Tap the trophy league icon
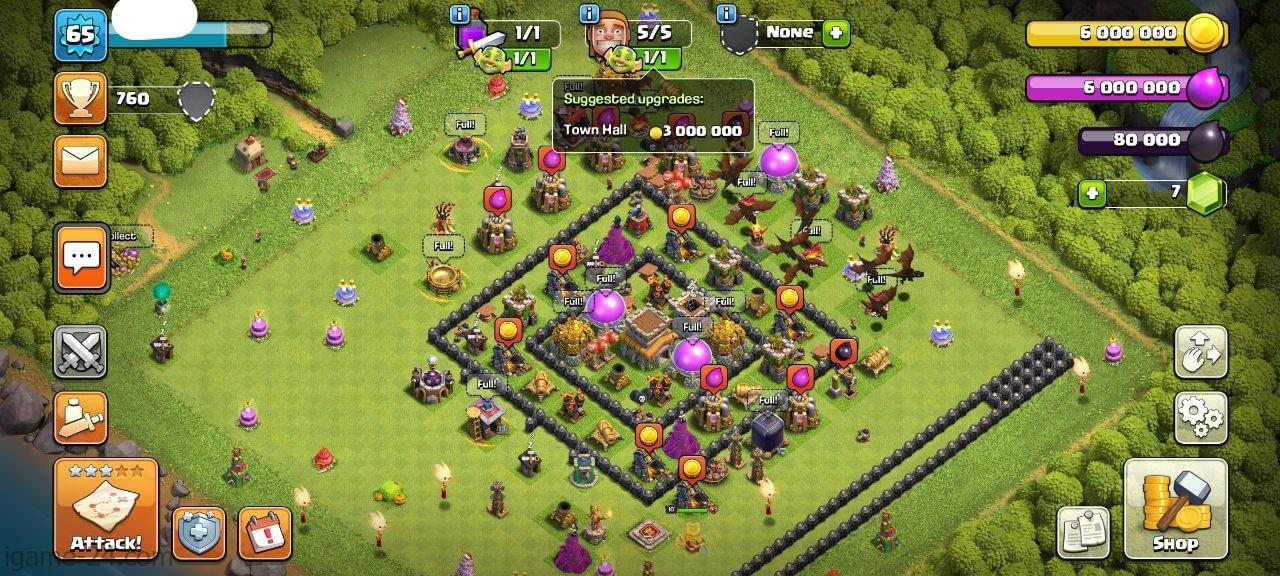 click(80, 98)
